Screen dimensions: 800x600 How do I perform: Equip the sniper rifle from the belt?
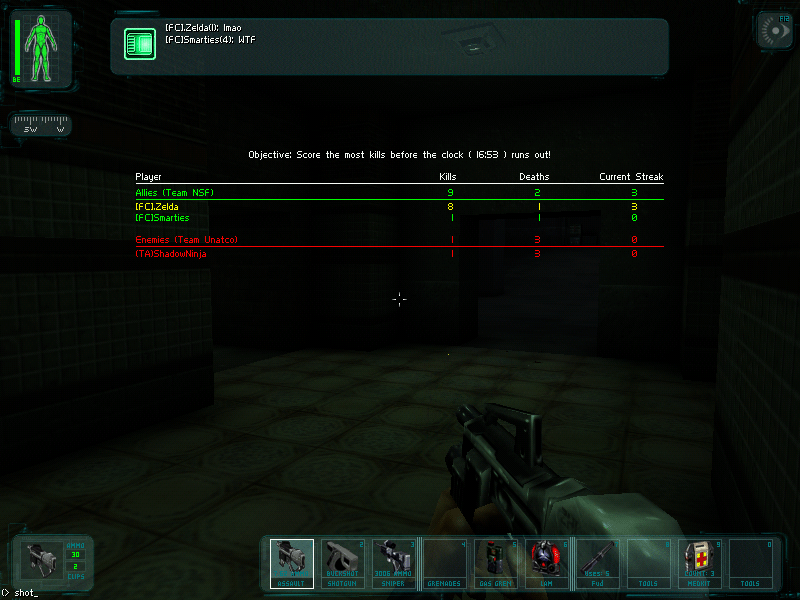[x=394, y=563]
